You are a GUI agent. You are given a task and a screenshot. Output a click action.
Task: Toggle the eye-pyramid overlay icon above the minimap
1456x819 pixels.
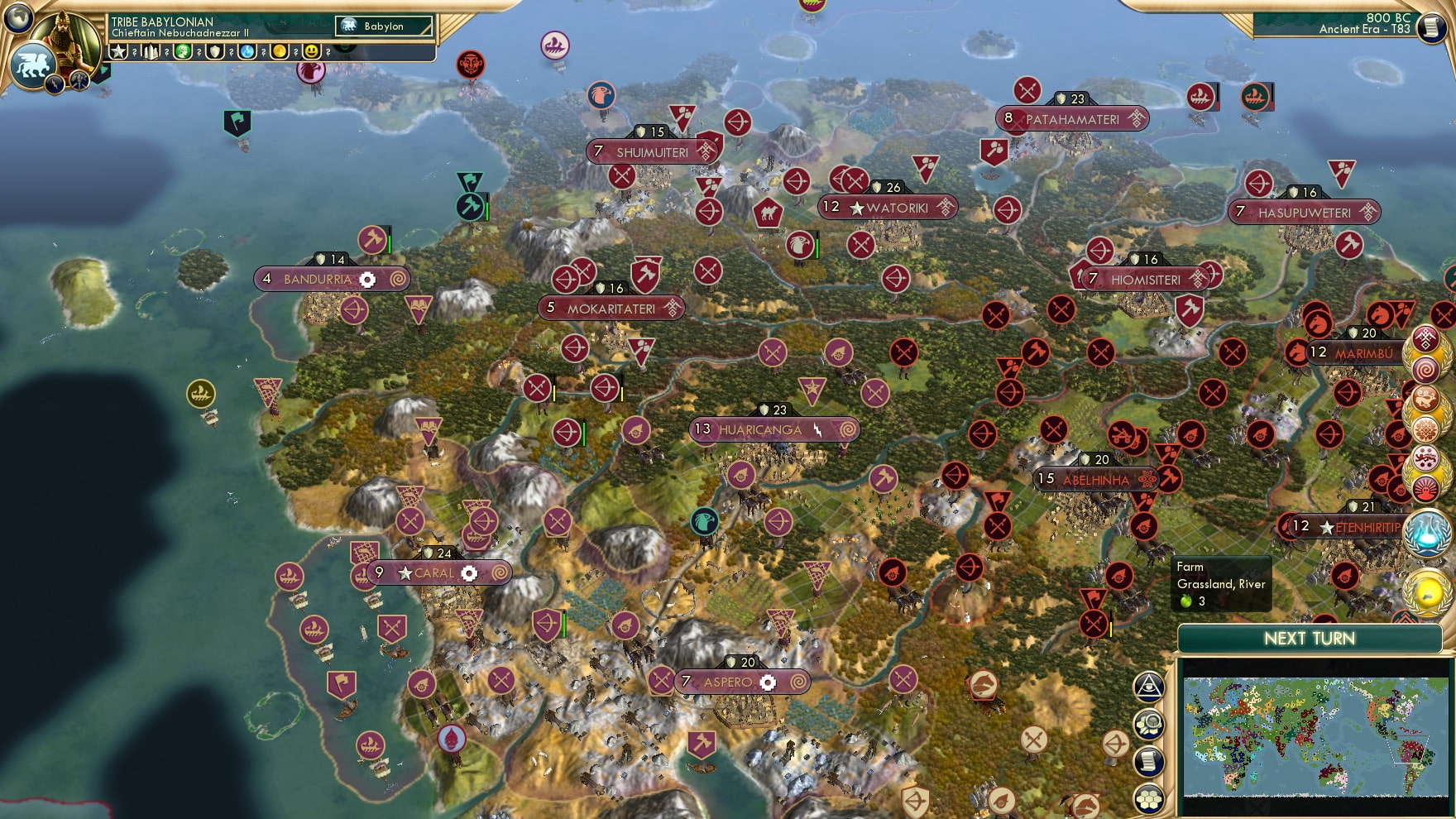pyautogui.click(x=1150, y=688)
